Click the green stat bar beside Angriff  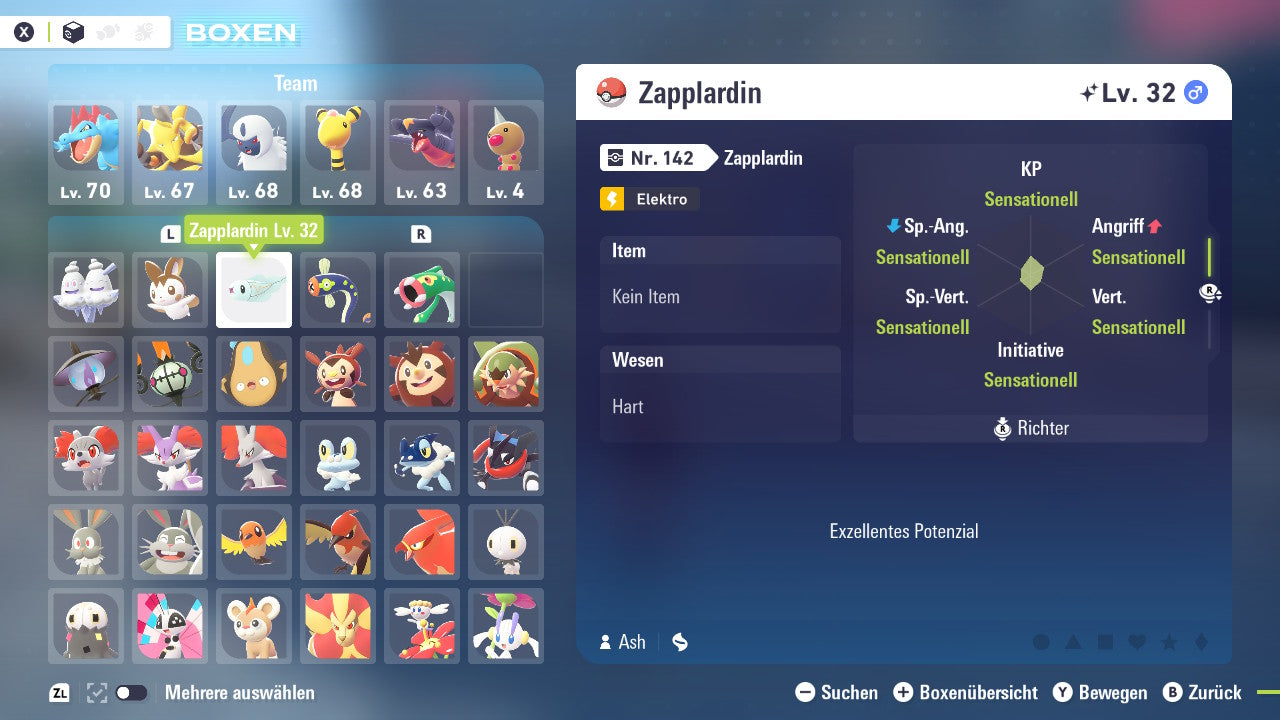click(x=1209, y=258)
